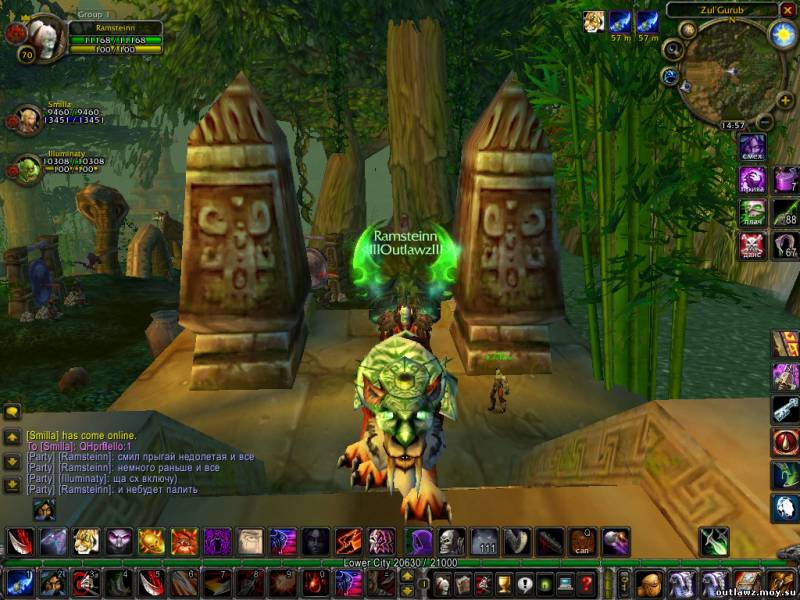Image resolution: width=800 pixels, height=600 pixels.
Task: Use the 'смех' emote macro button
Action: point(752,148)
